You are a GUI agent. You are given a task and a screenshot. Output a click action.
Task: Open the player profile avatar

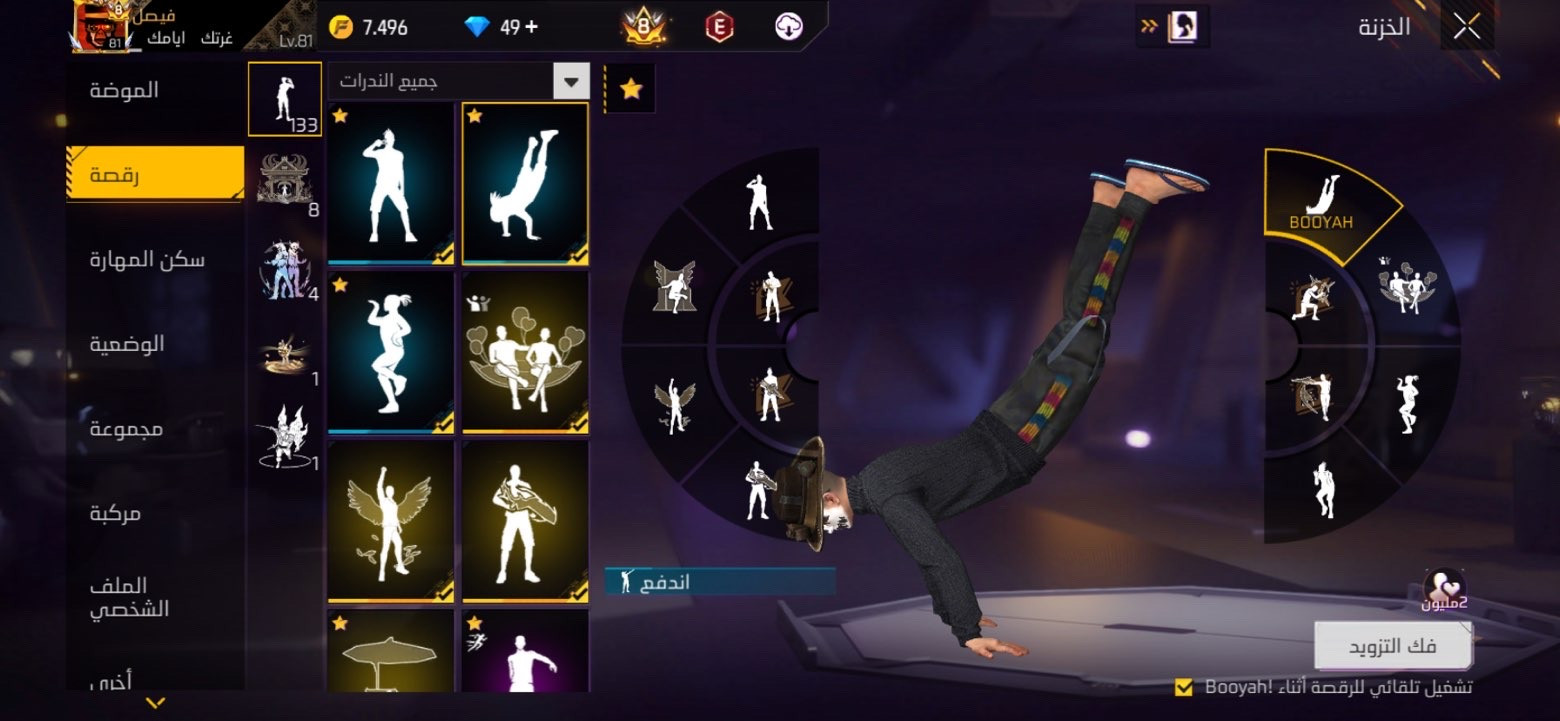point(103,27)
